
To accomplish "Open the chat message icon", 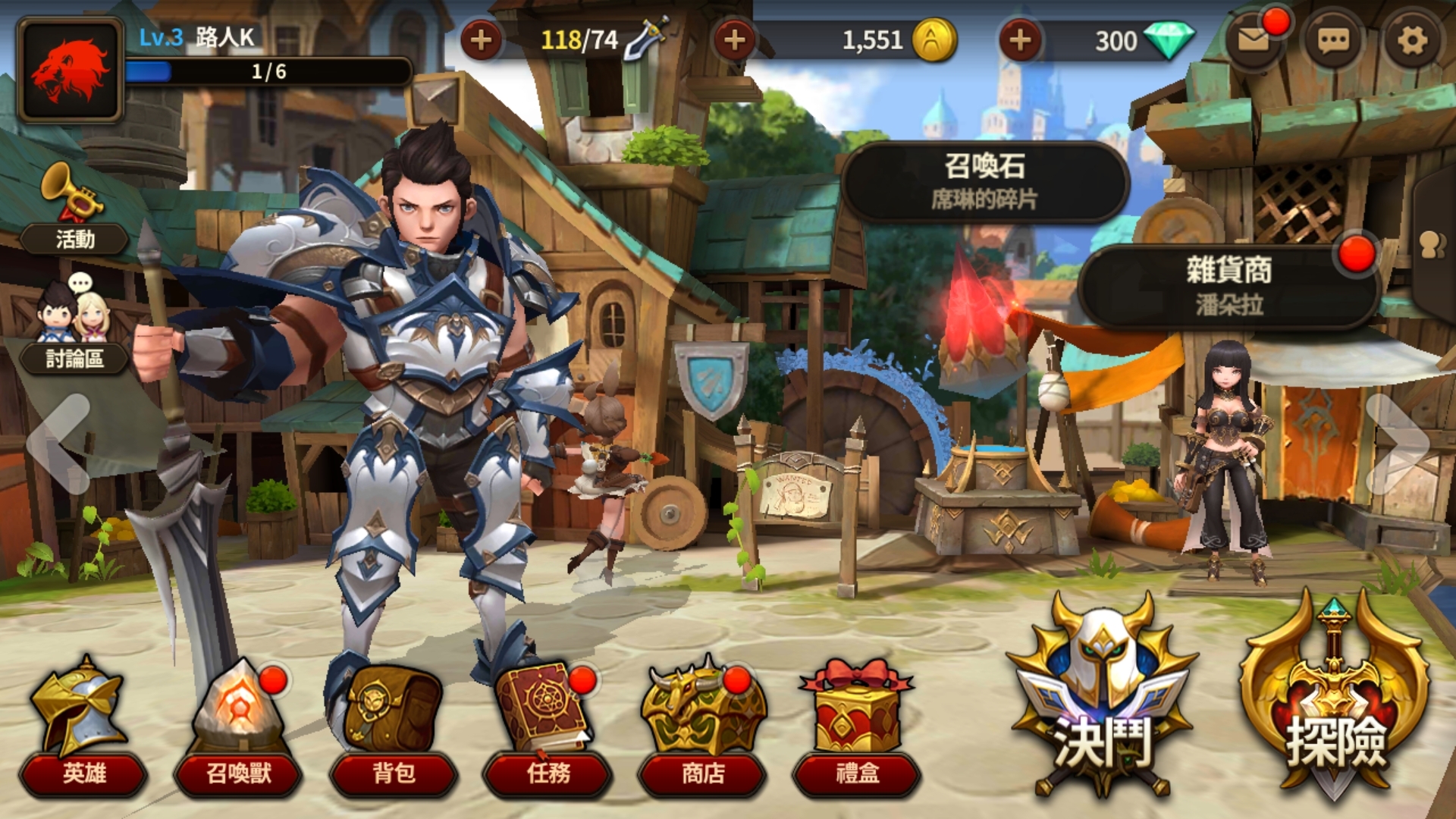I will [1332, 36].
